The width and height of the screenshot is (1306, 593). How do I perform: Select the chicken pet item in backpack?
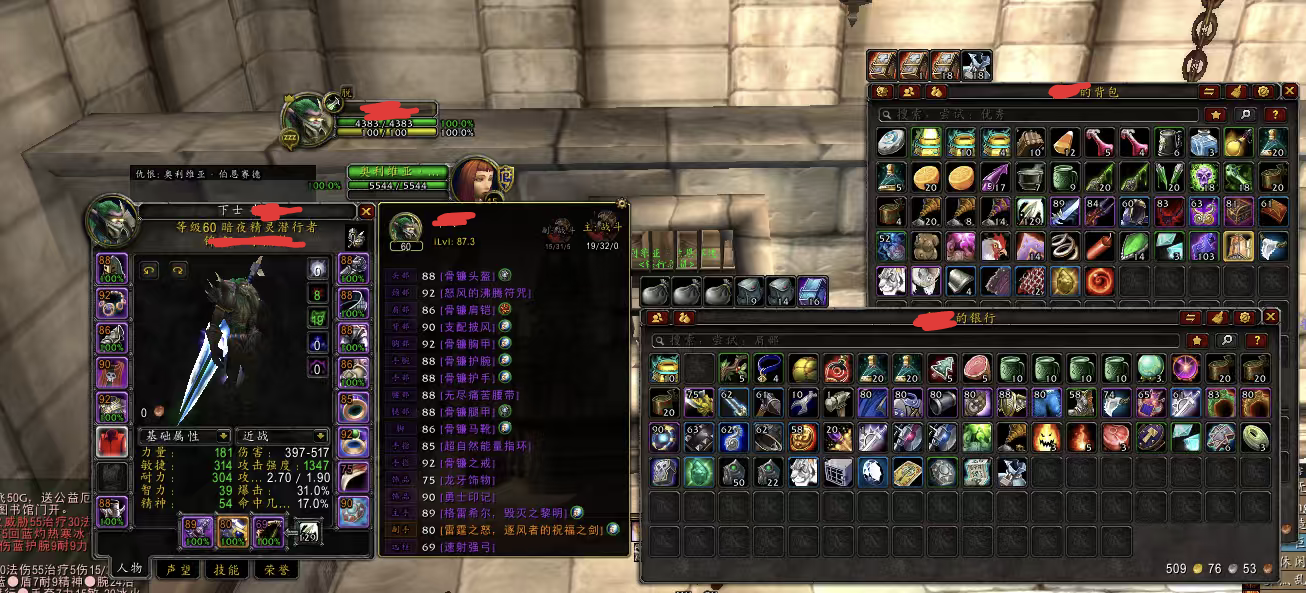pos(994,245)
